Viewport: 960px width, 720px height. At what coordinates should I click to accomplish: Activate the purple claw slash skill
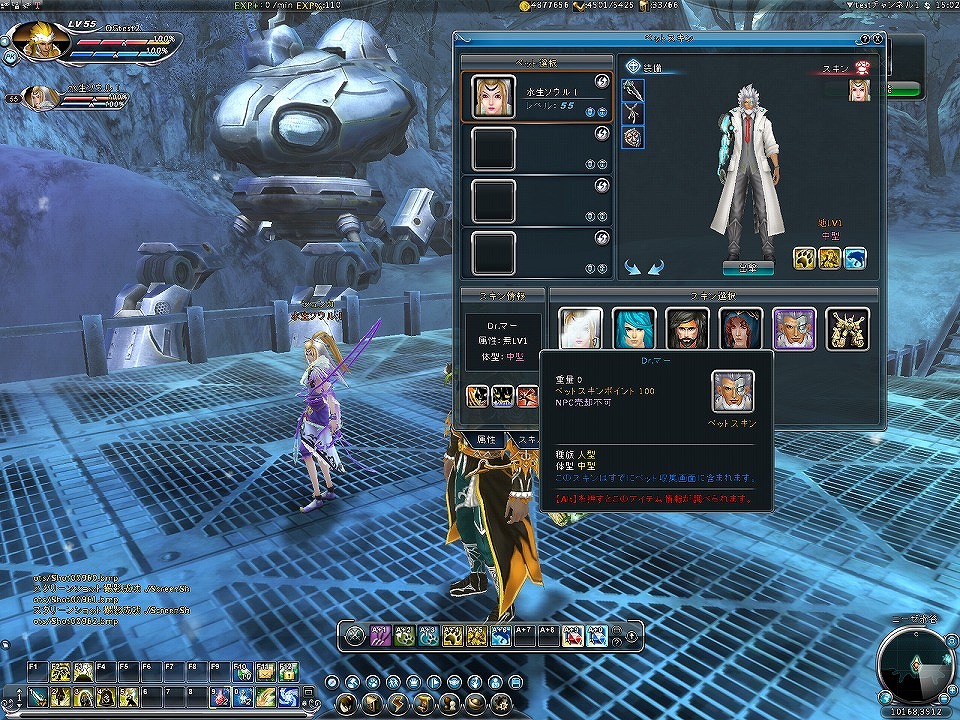[381, 634]
